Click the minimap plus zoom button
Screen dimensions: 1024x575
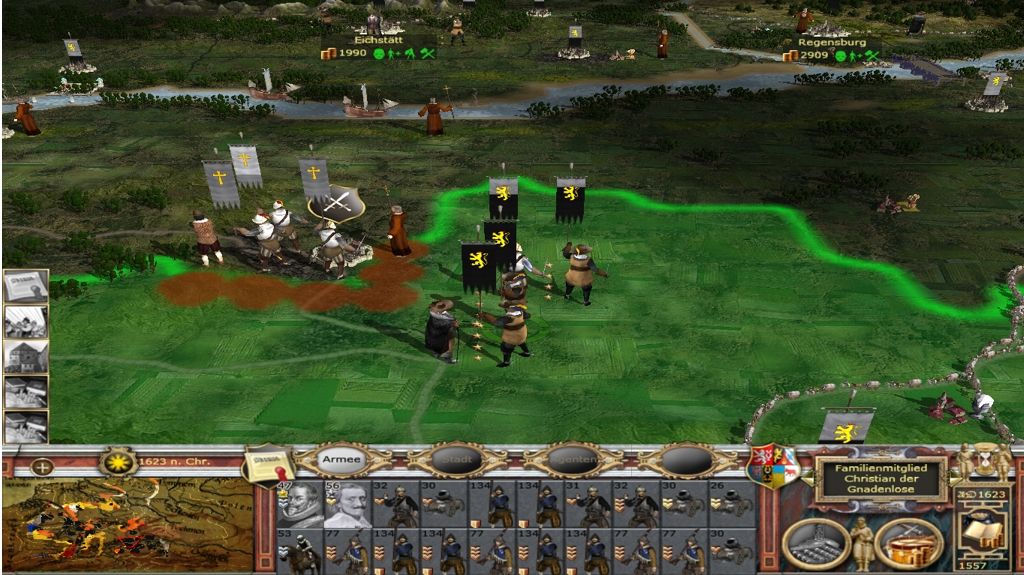(x=42, y=466)
